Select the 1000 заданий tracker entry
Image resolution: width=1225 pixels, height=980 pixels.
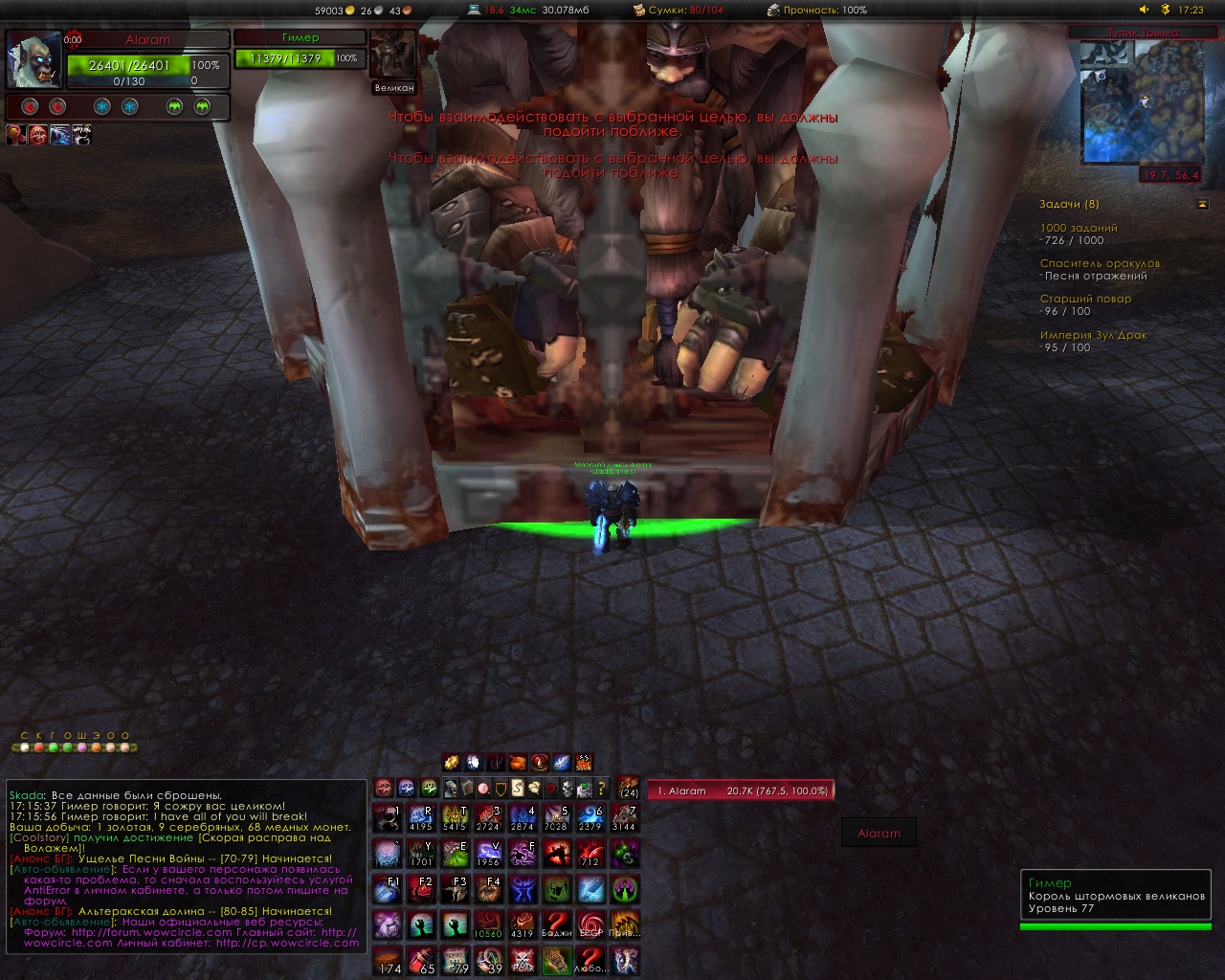(1078, 228)
